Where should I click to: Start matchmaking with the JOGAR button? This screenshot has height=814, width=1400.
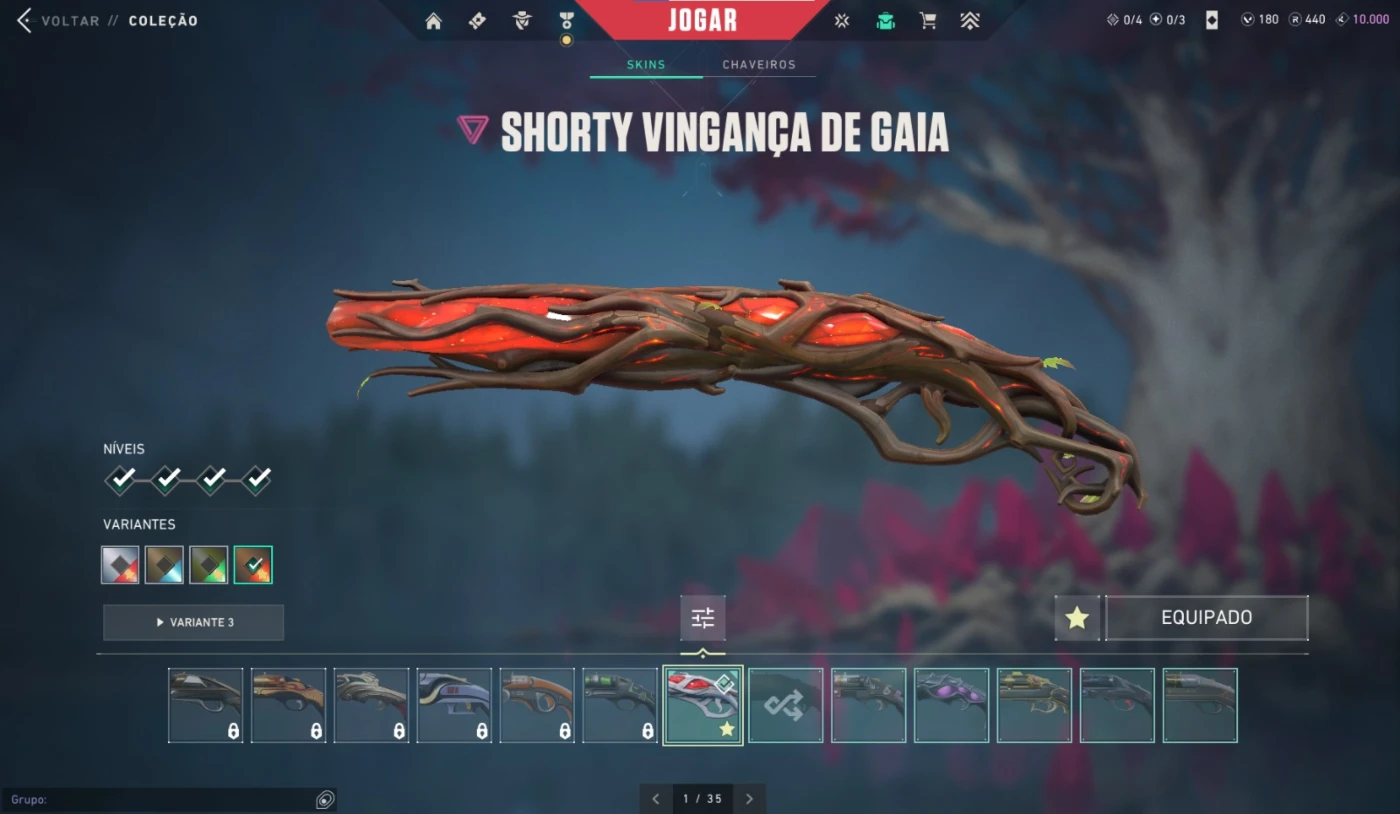702,20
